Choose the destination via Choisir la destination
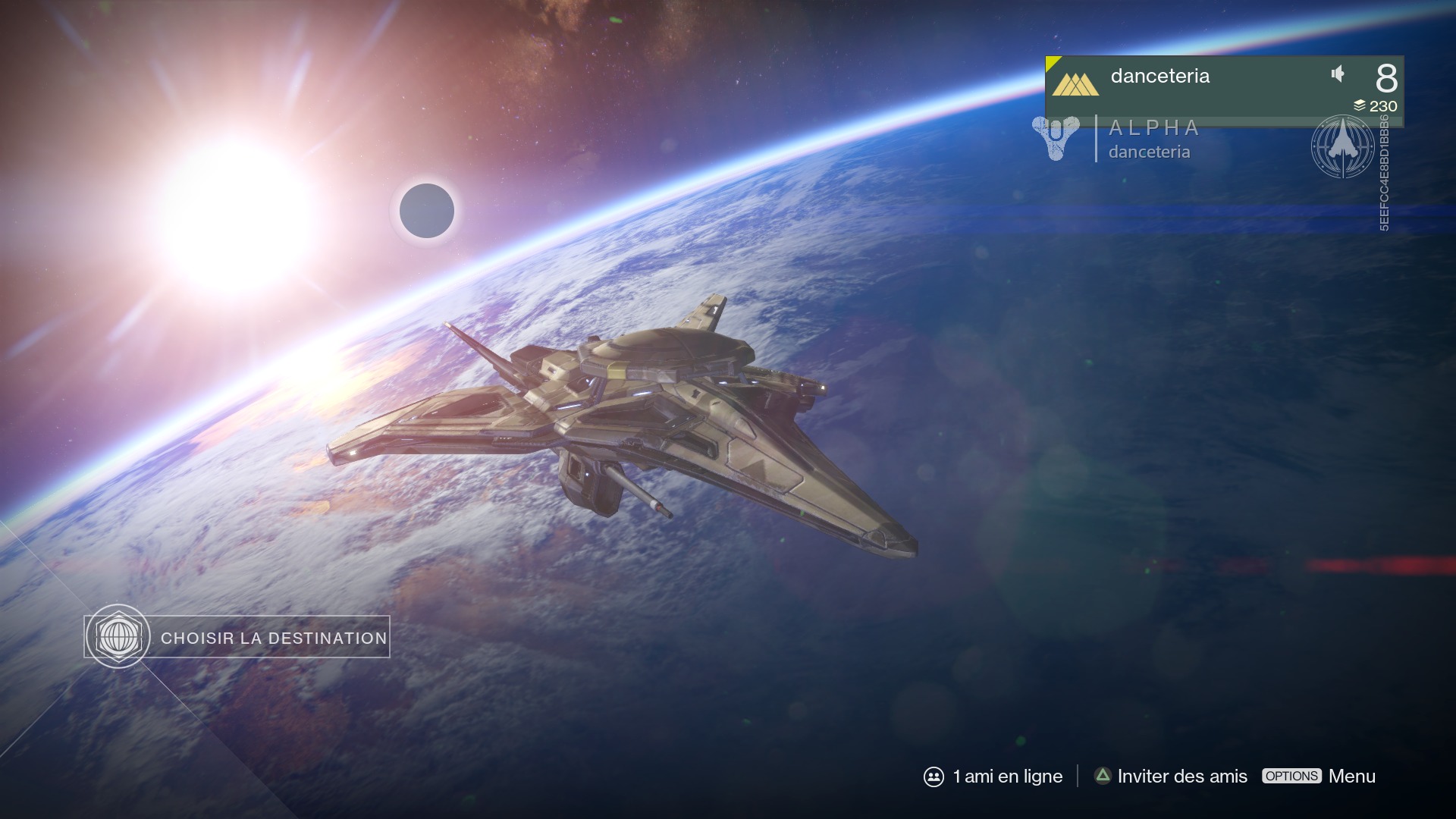The width and height of the screenshot is (1456, 819). 237,637
